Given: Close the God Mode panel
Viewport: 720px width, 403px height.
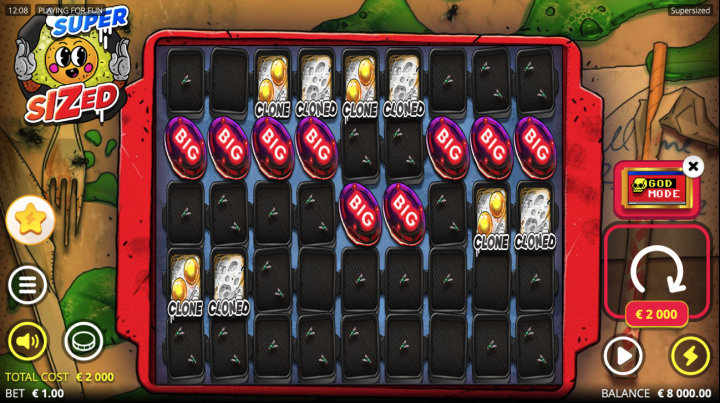Looking at the screenshot, I should 693,166.
